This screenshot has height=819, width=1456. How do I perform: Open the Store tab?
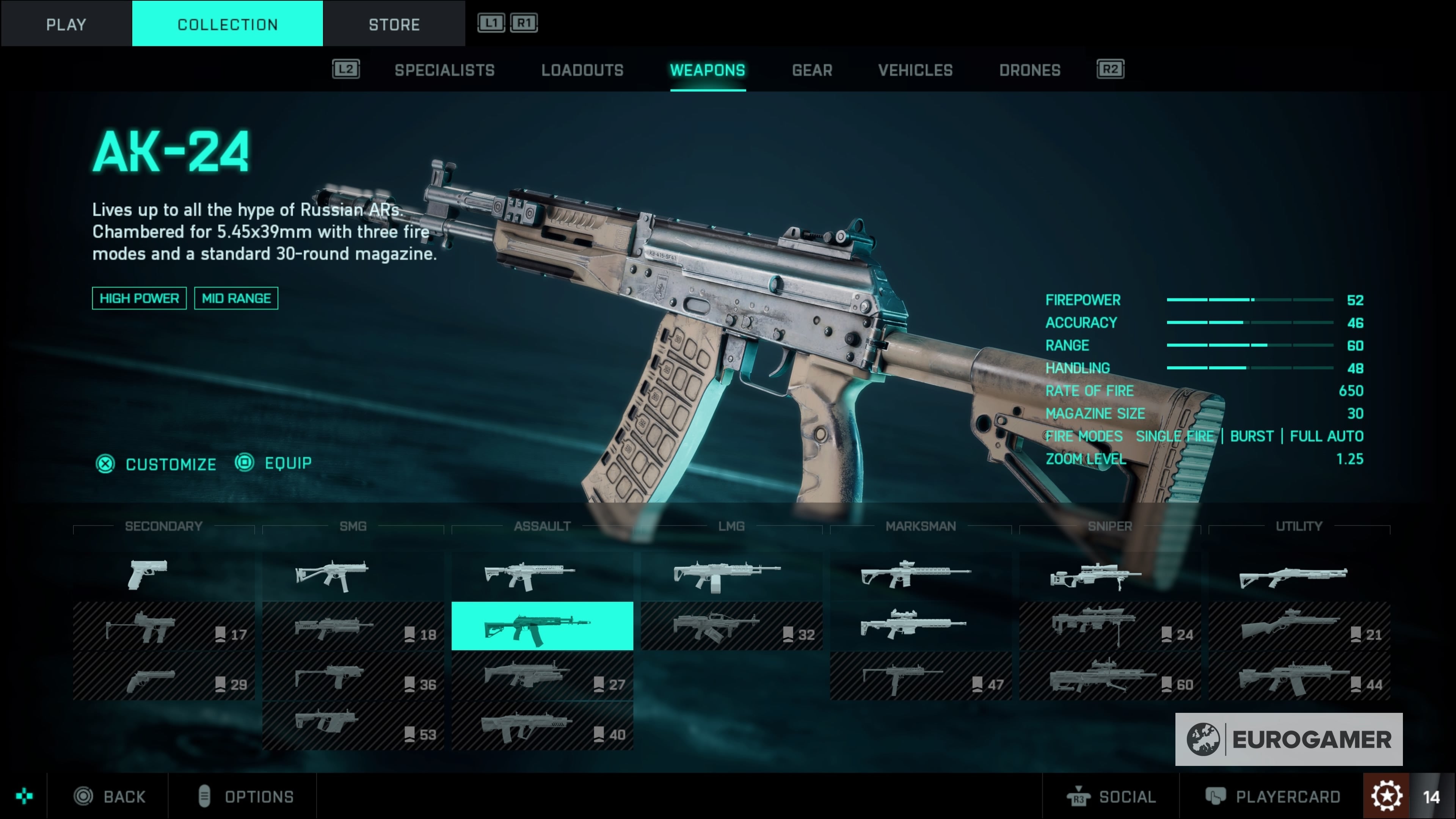coord(394,24)
